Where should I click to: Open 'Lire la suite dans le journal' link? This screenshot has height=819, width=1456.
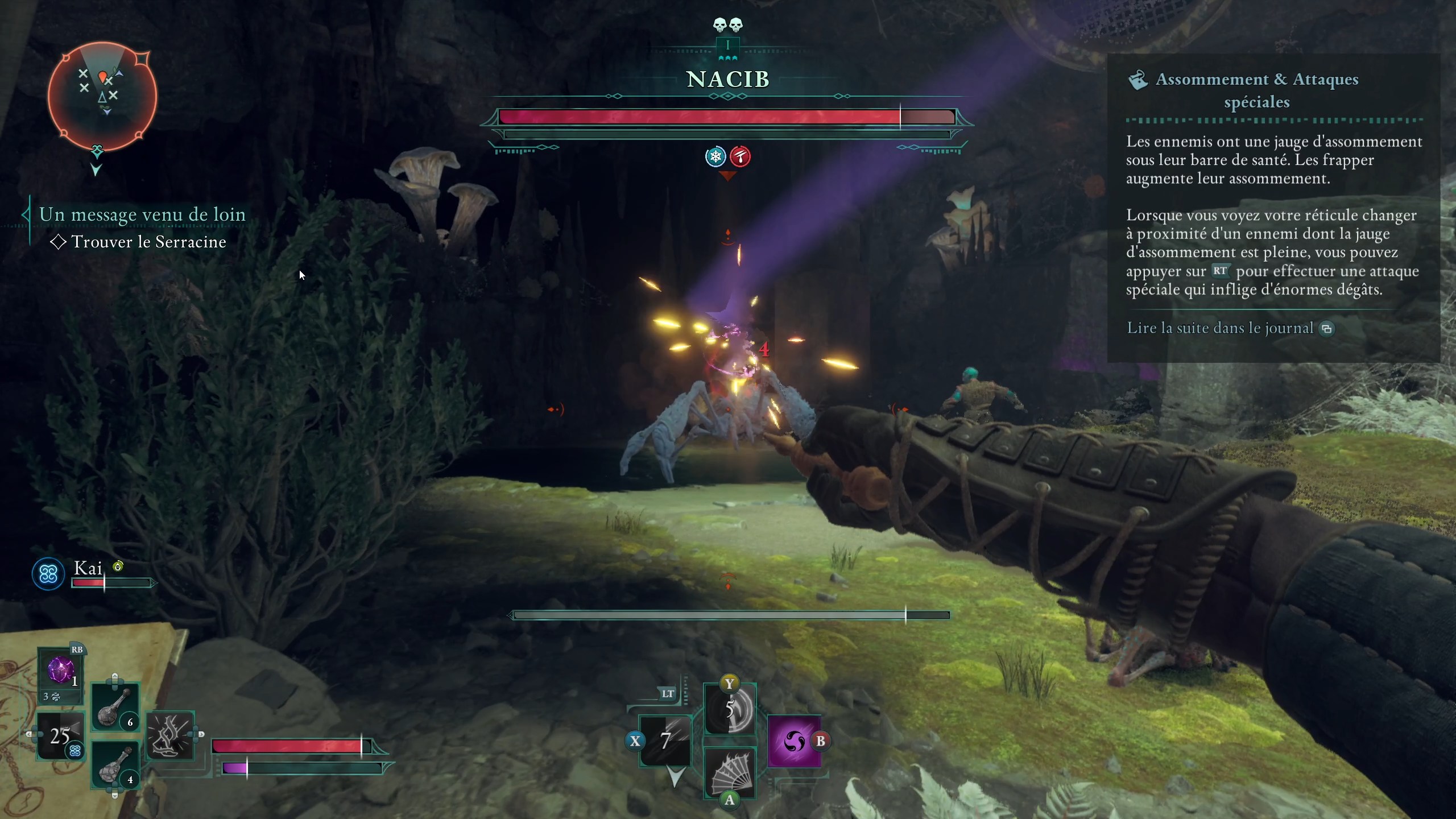point(1221,328)
